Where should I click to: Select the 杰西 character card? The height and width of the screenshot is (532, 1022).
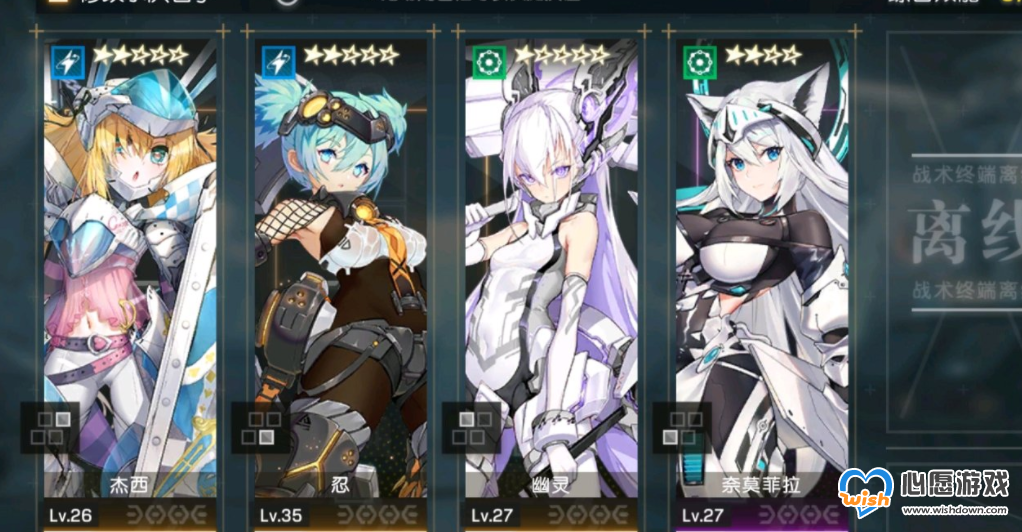coord(130,280)
